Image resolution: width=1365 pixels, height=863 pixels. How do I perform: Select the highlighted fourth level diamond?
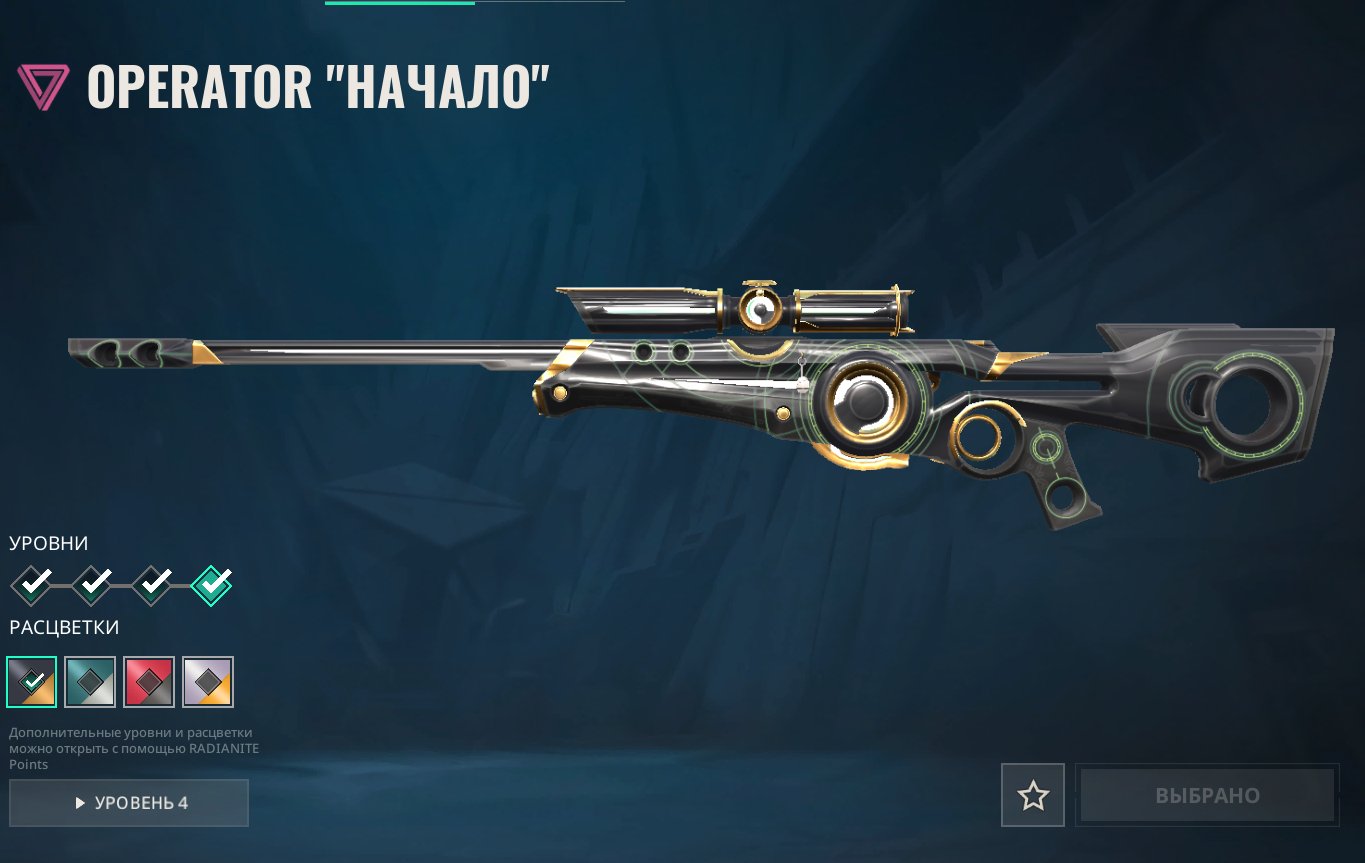click(211, 583)
